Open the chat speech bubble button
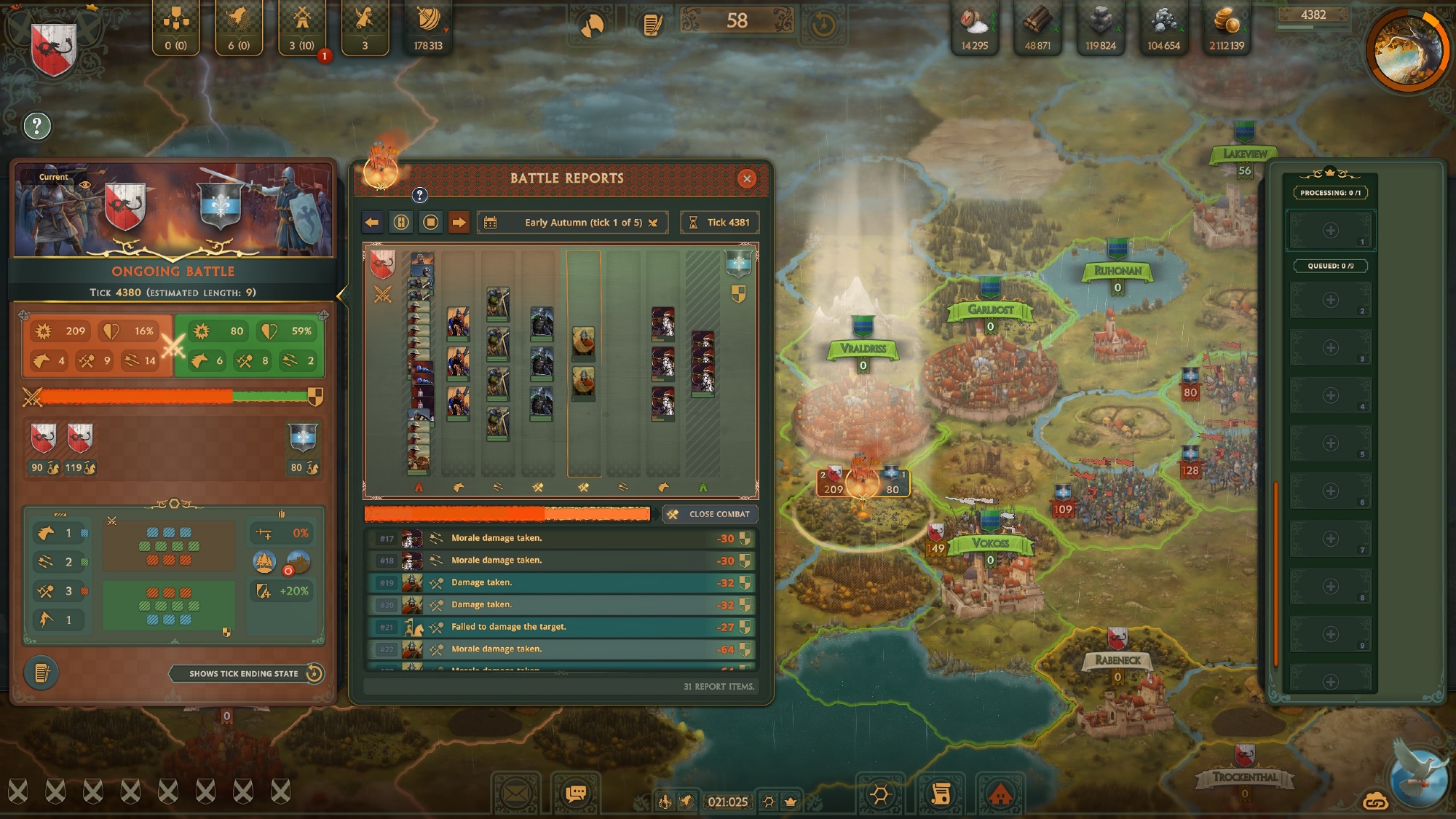The width and height of the screenshot is (1456, 819). 575,794
